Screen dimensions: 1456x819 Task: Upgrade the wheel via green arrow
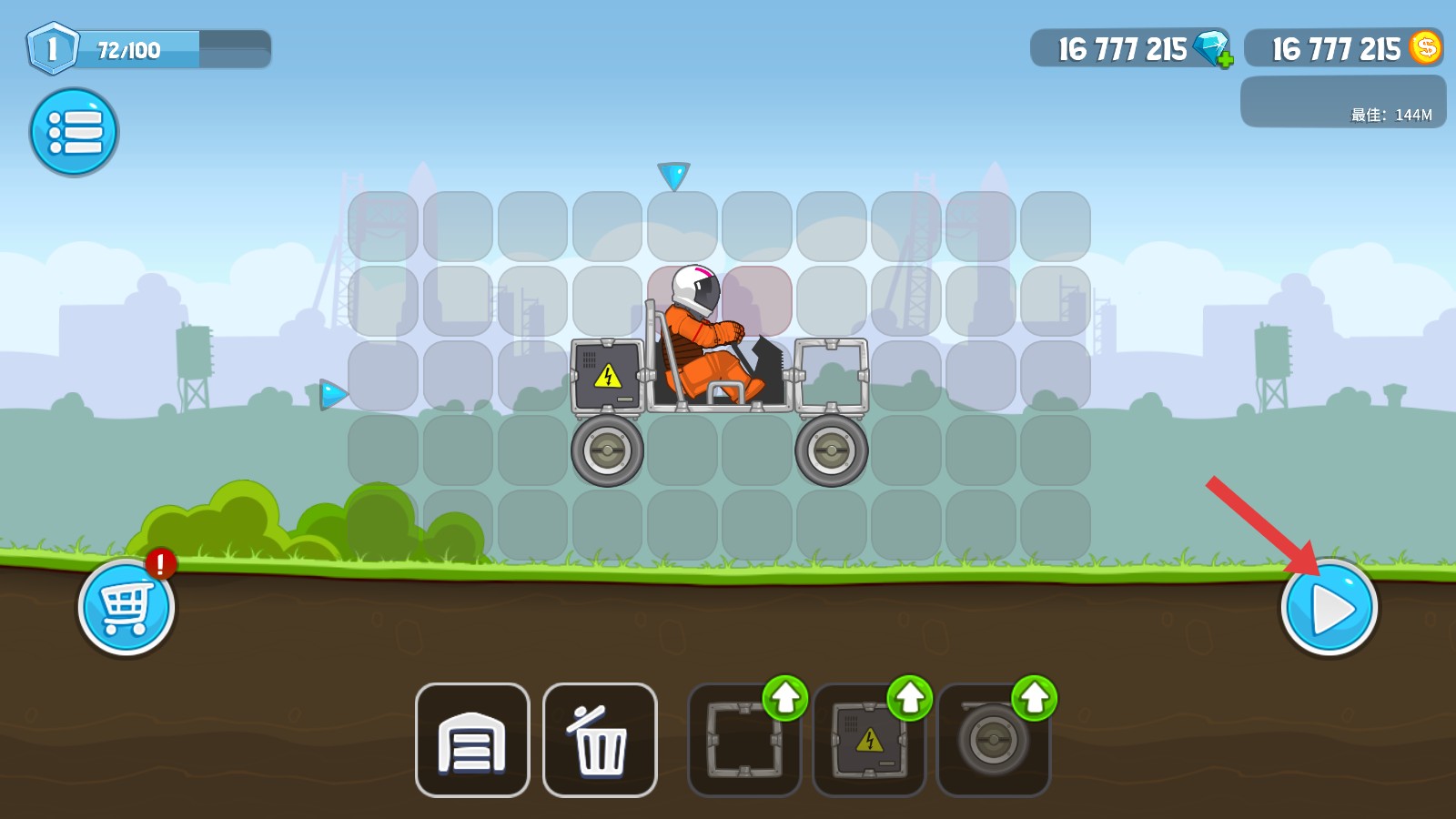coord(1034,698)
